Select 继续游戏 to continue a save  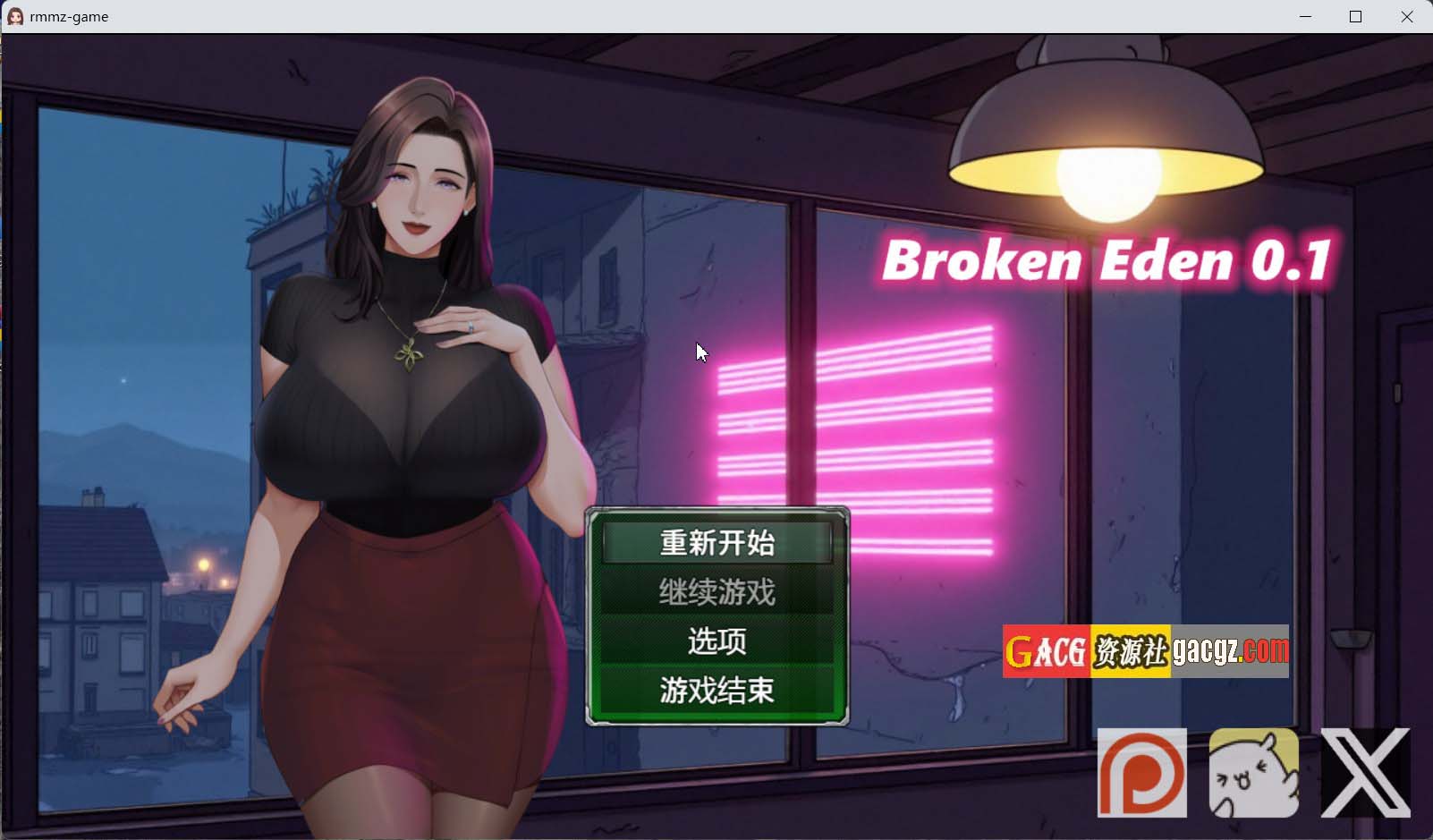click(716, 591)
